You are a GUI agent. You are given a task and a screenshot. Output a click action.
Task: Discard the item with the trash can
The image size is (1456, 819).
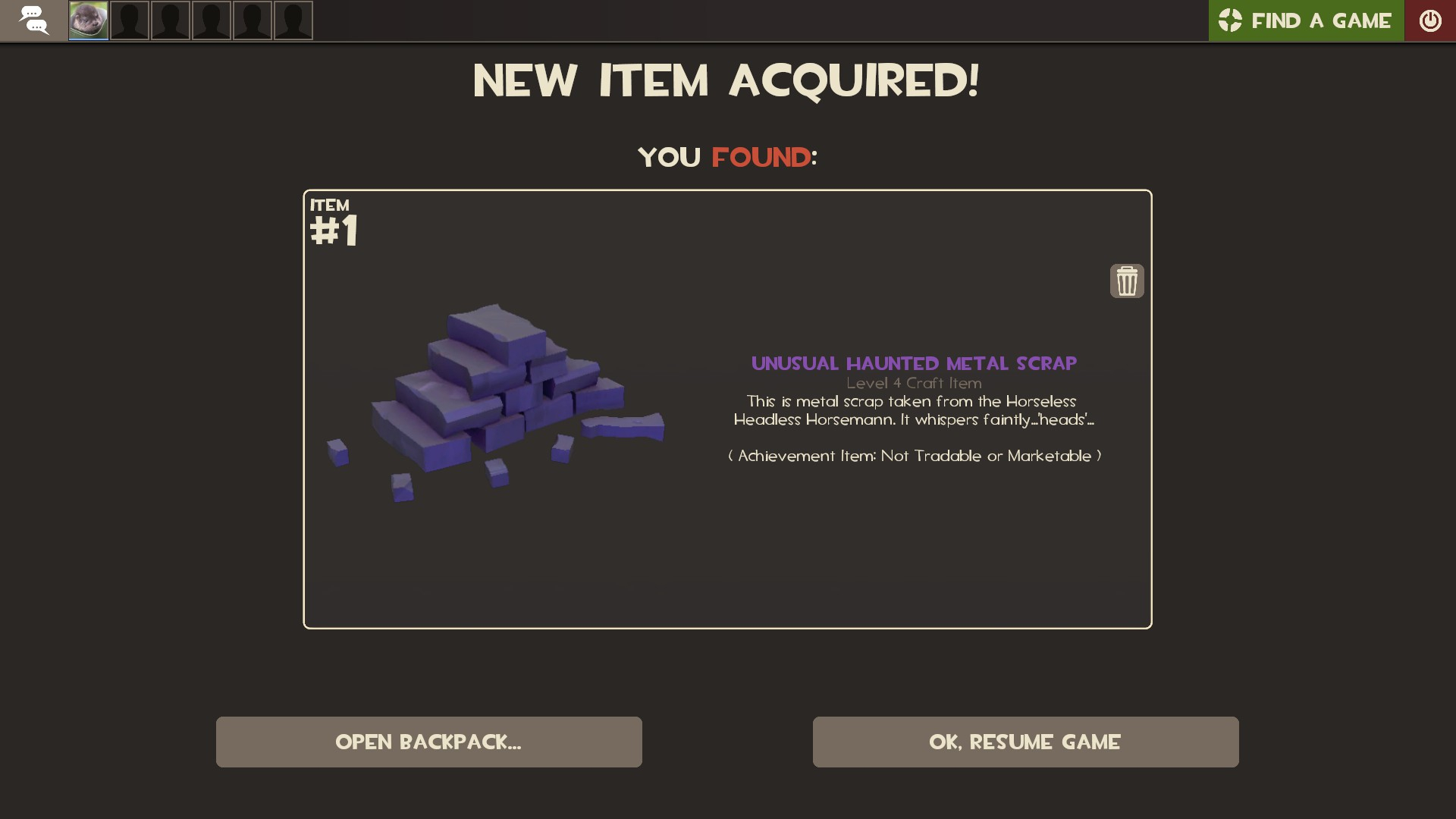1127,281
